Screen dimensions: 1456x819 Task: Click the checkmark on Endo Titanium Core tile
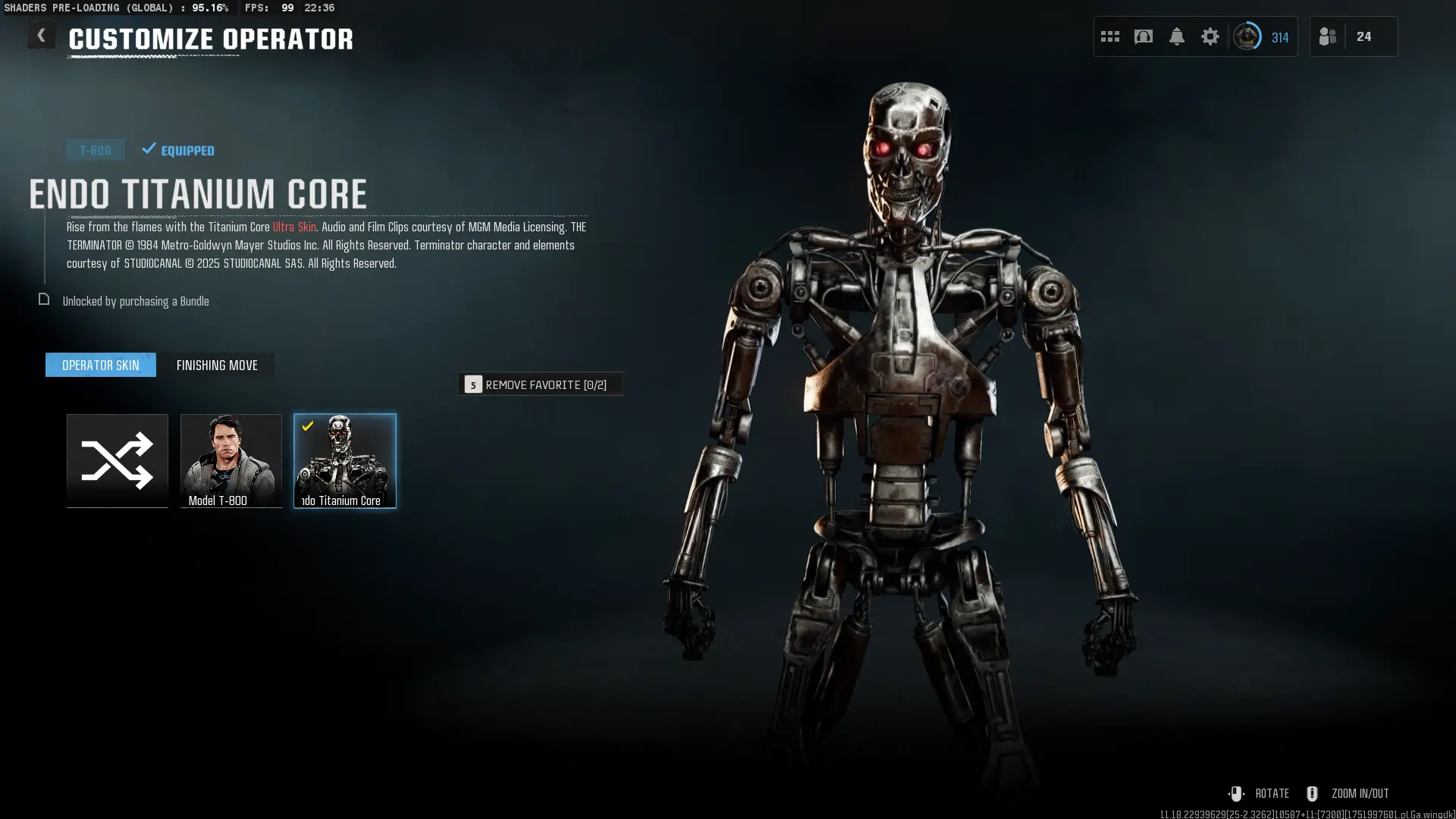pos(306,426)
